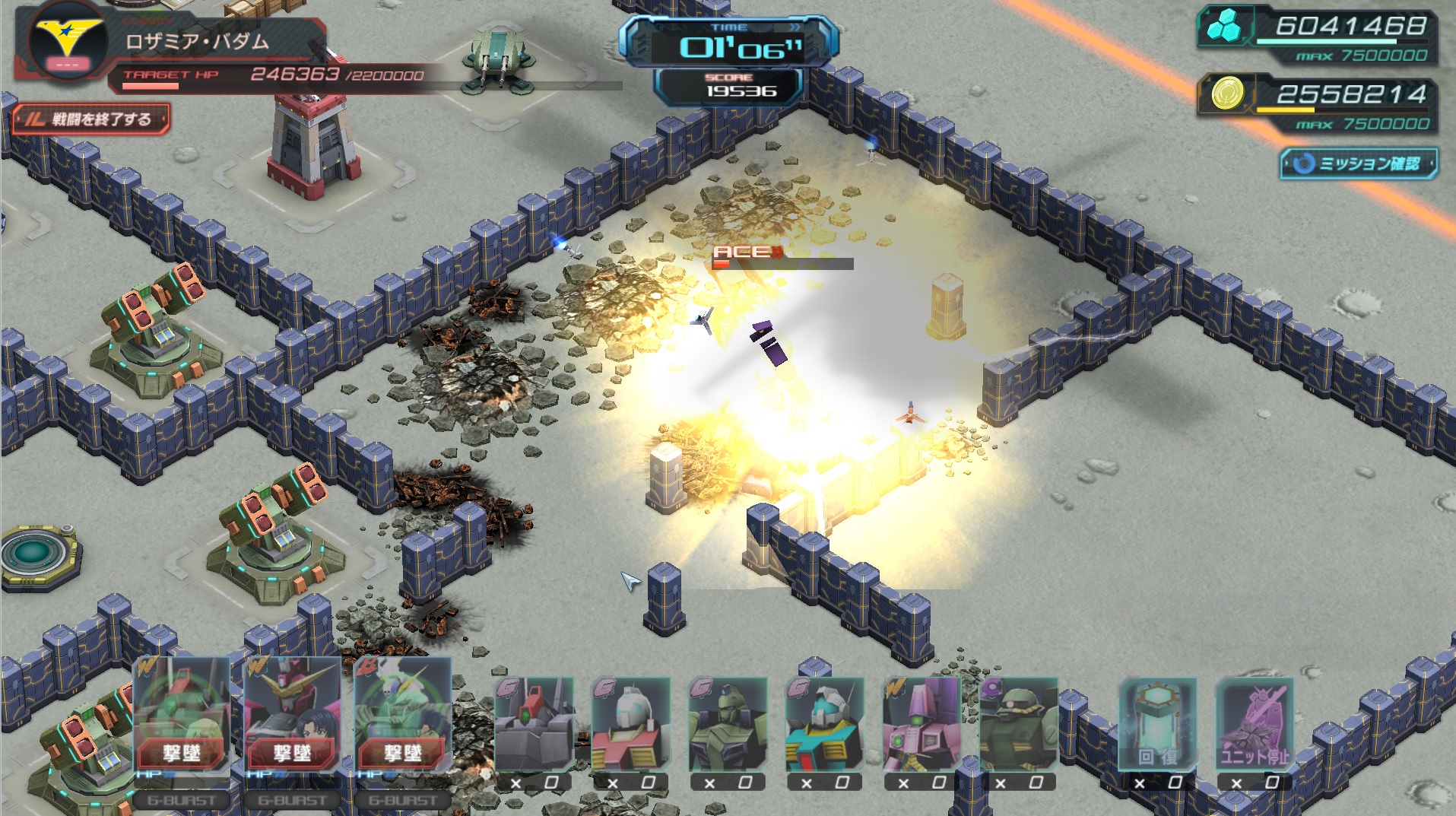
Task: Select the first destroyed ace with green mech
Action: pos(182,715)
